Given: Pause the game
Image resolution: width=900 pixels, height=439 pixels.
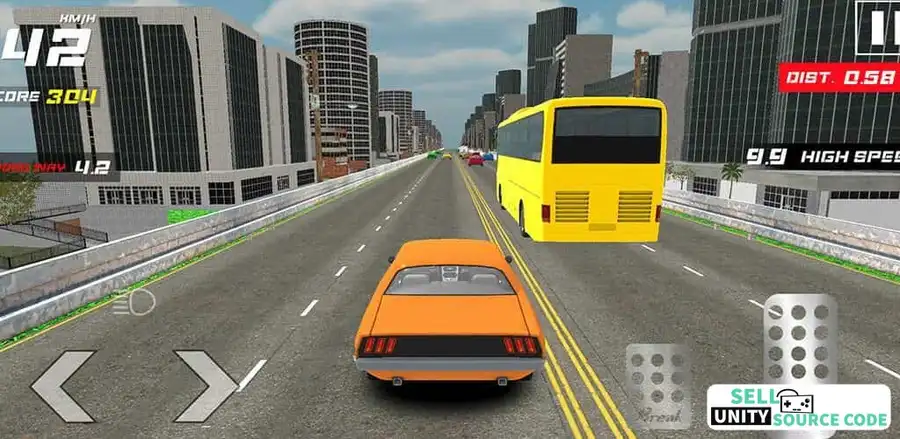Looking at the screenshot, I should click(x=878, y=30).
